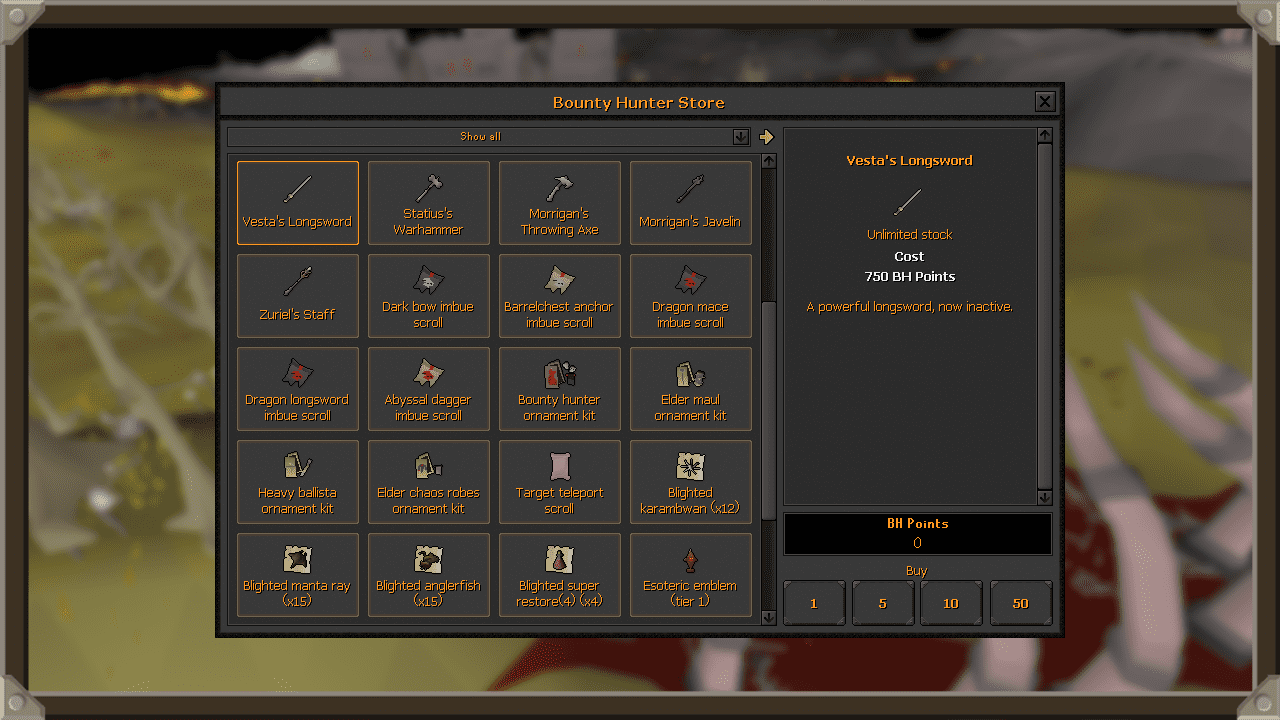
Task: Highlight the Blighted anglerfish pack
Action: (428, 574)
